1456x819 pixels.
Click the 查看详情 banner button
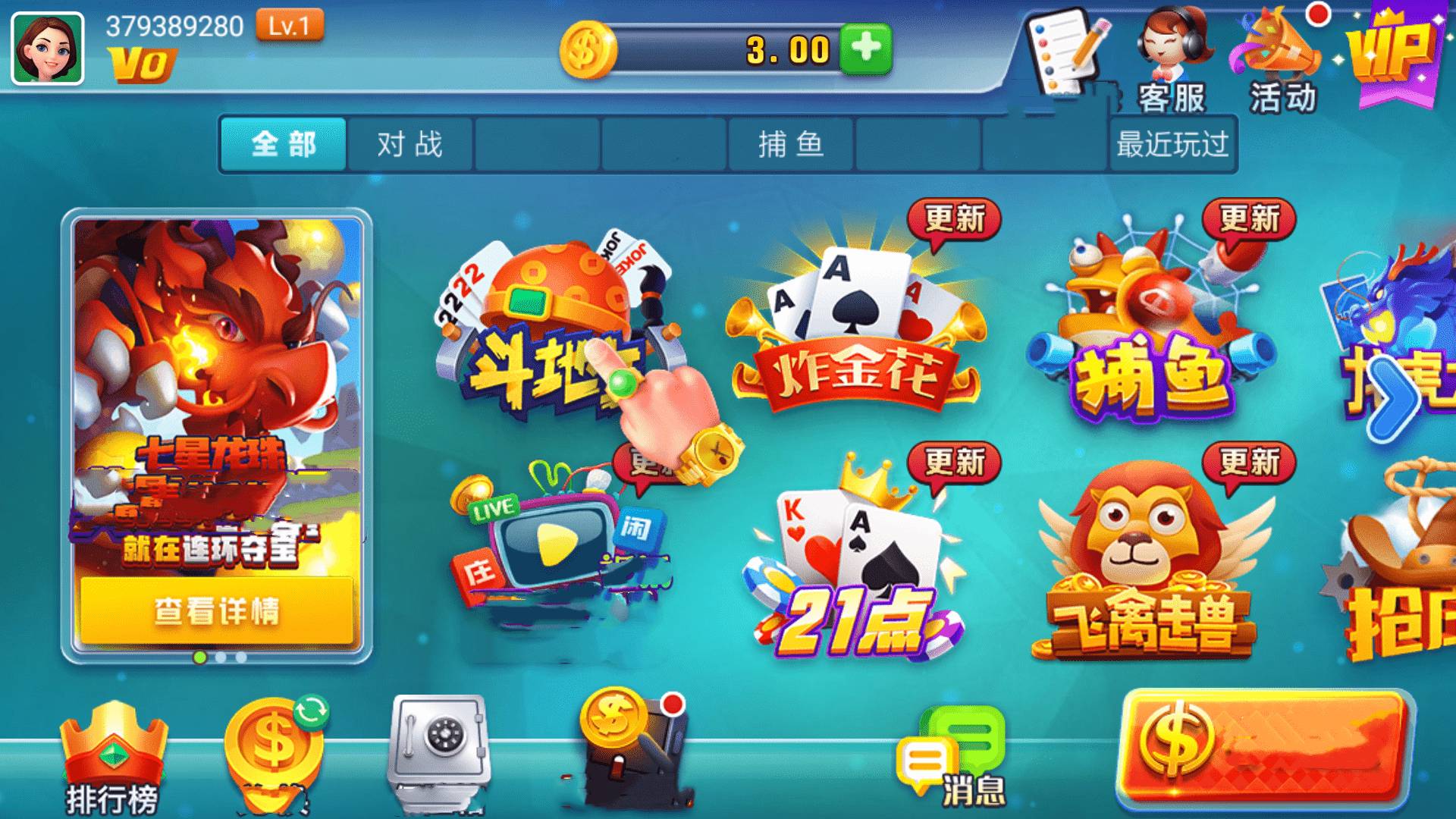pos(218,610)
